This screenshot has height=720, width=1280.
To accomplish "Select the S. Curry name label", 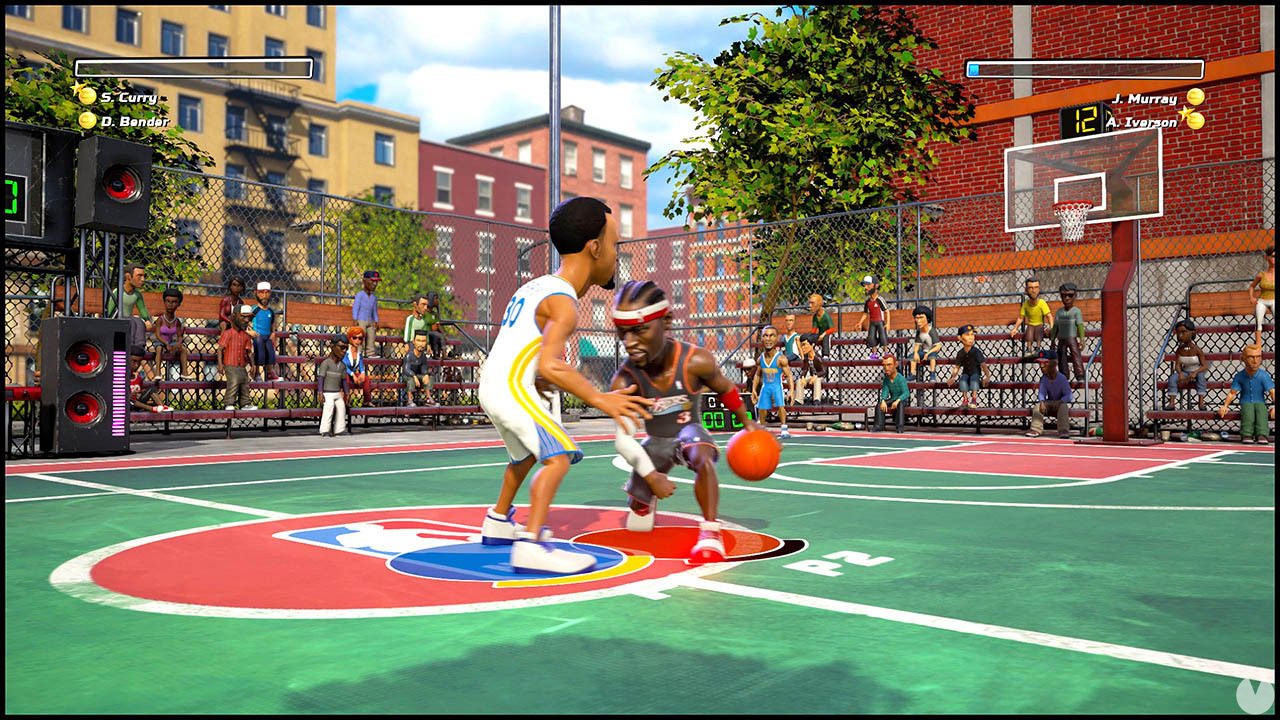I will tap(128, 97).
